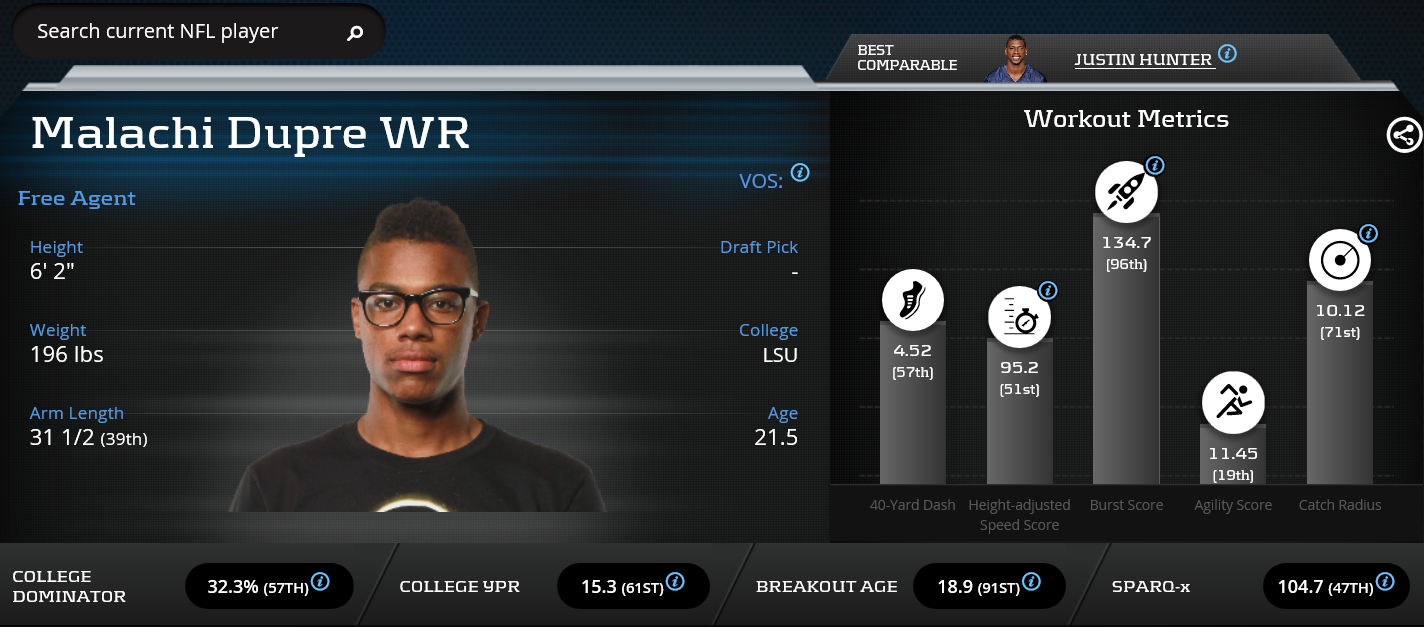Open the Catch Radius info icon
The width and height of the screenshot is (1425, 628).
[1369, 234]
